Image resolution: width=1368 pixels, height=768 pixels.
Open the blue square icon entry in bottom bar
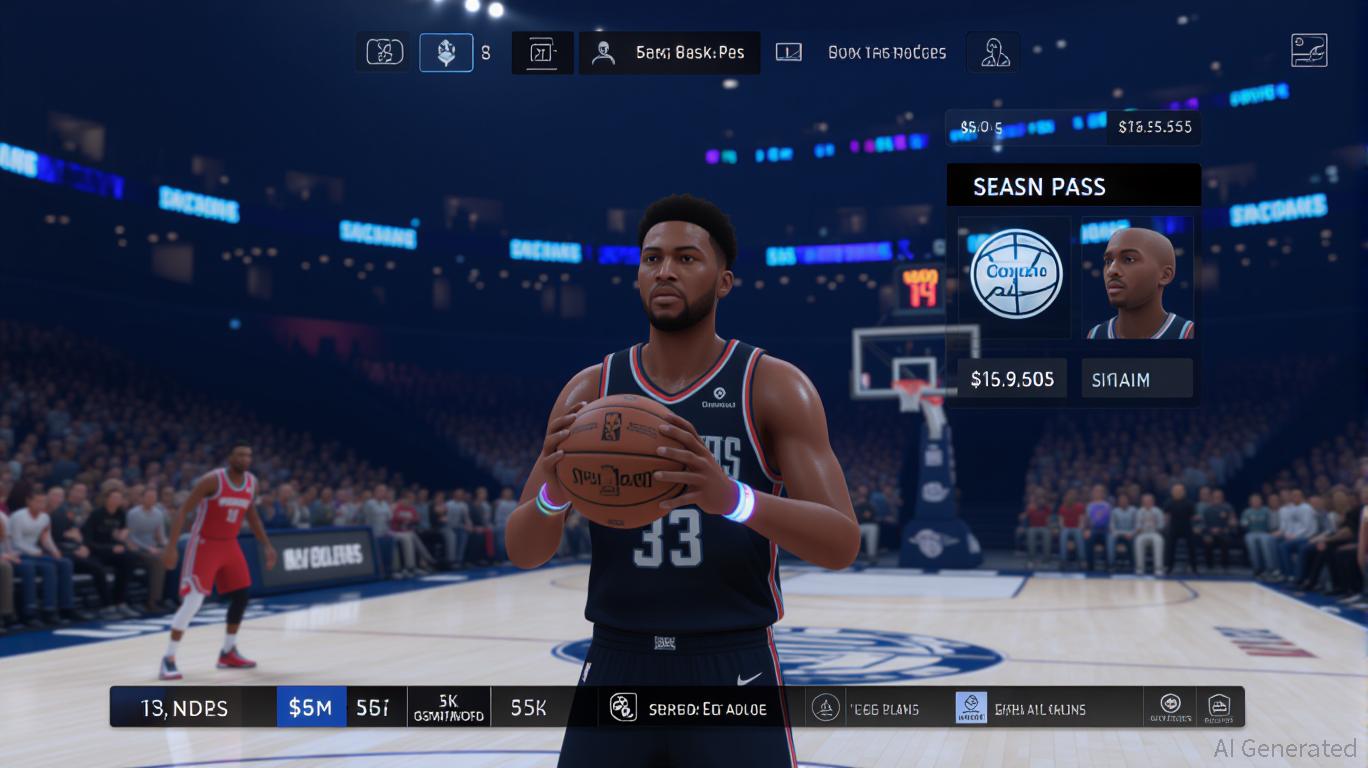[970, 707]
